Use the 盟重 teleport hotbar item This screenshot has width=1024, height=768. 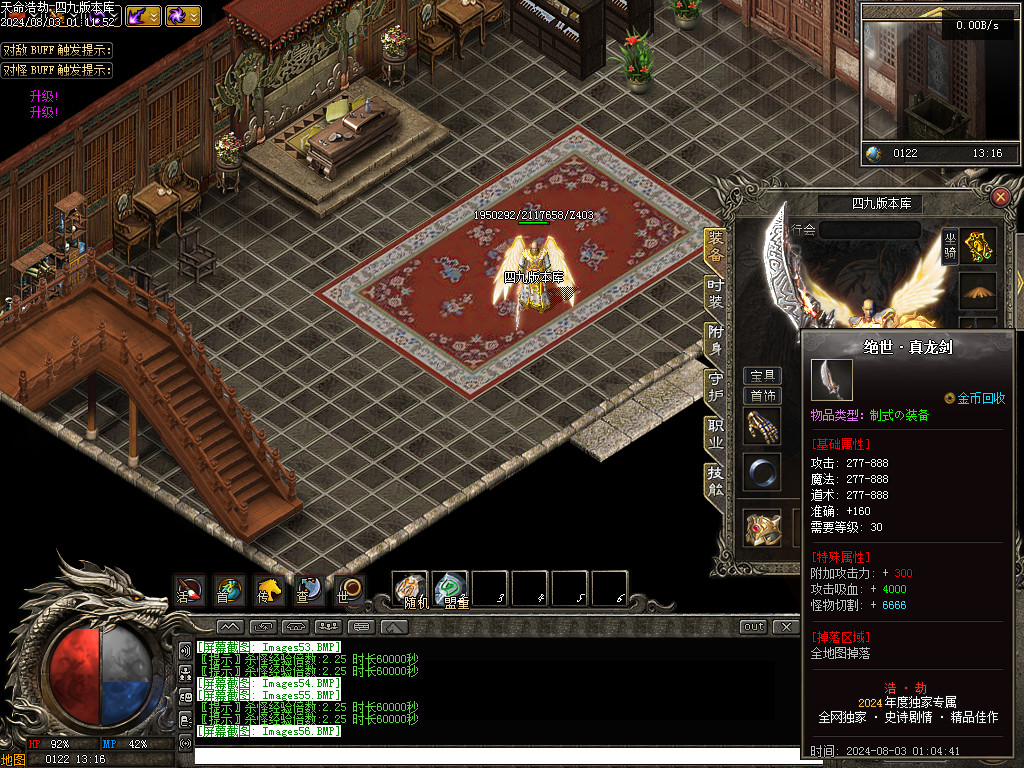click(450, 589)
